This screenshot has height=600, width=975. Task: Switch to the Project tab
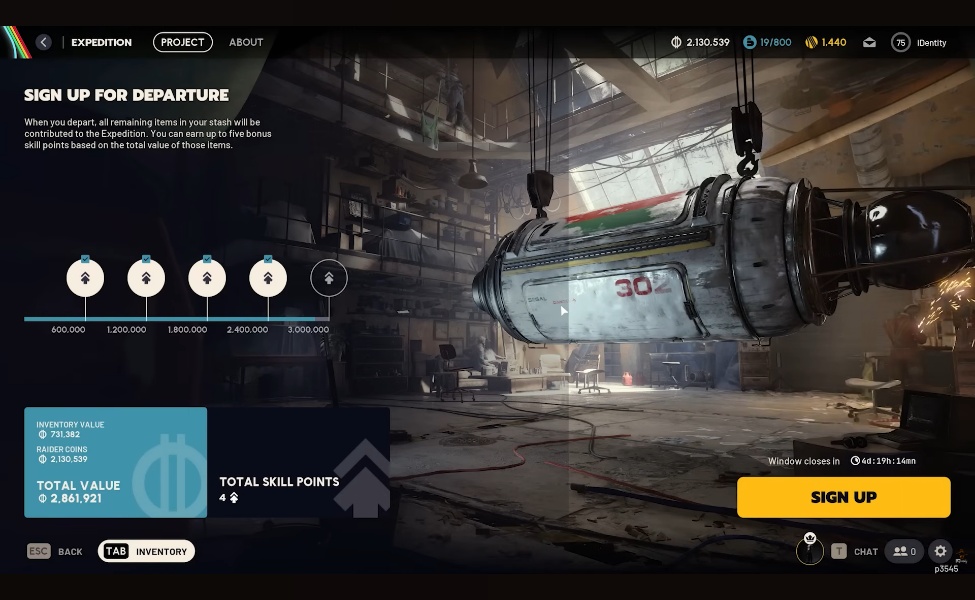pyautogui.click(x=183, y=42)
